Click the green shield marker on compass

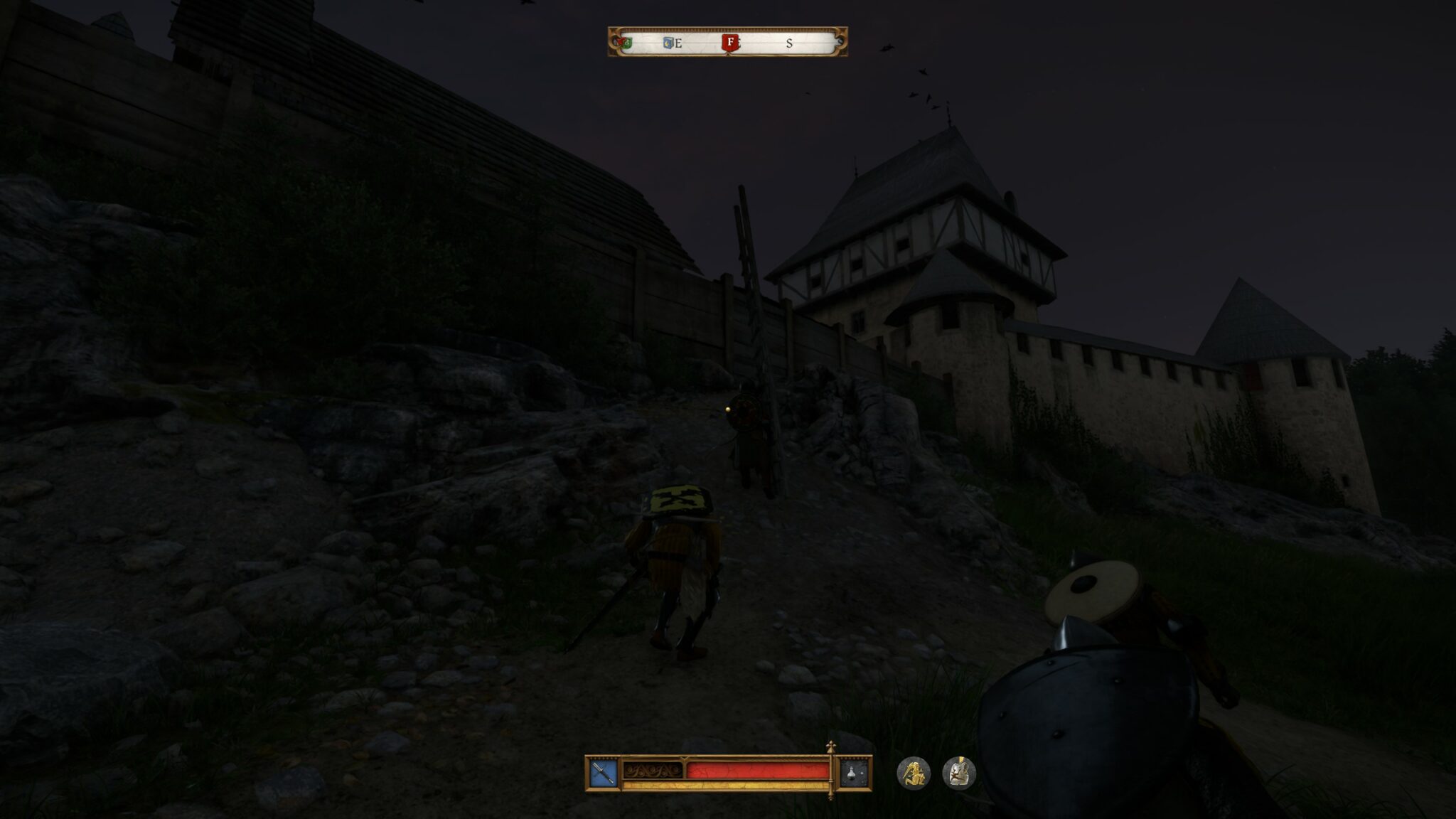tap(626, 43)
